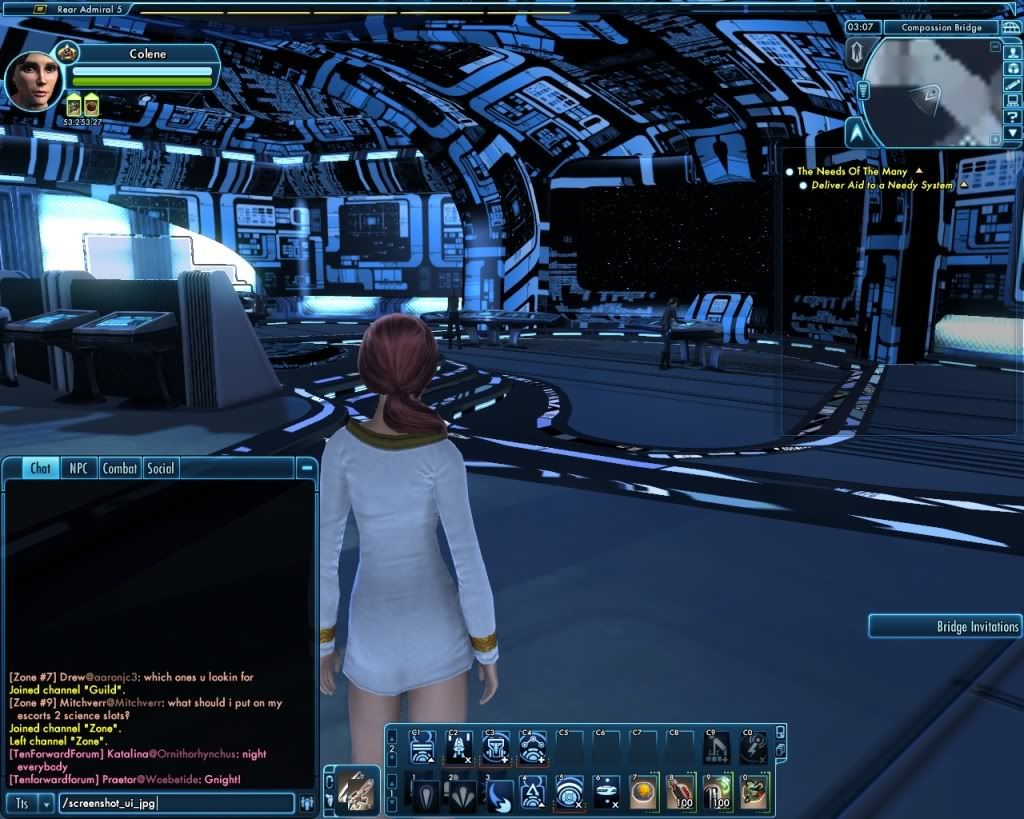
Task: Open the chat channel dropdown arrow
Action: click(x=46, y=803)
